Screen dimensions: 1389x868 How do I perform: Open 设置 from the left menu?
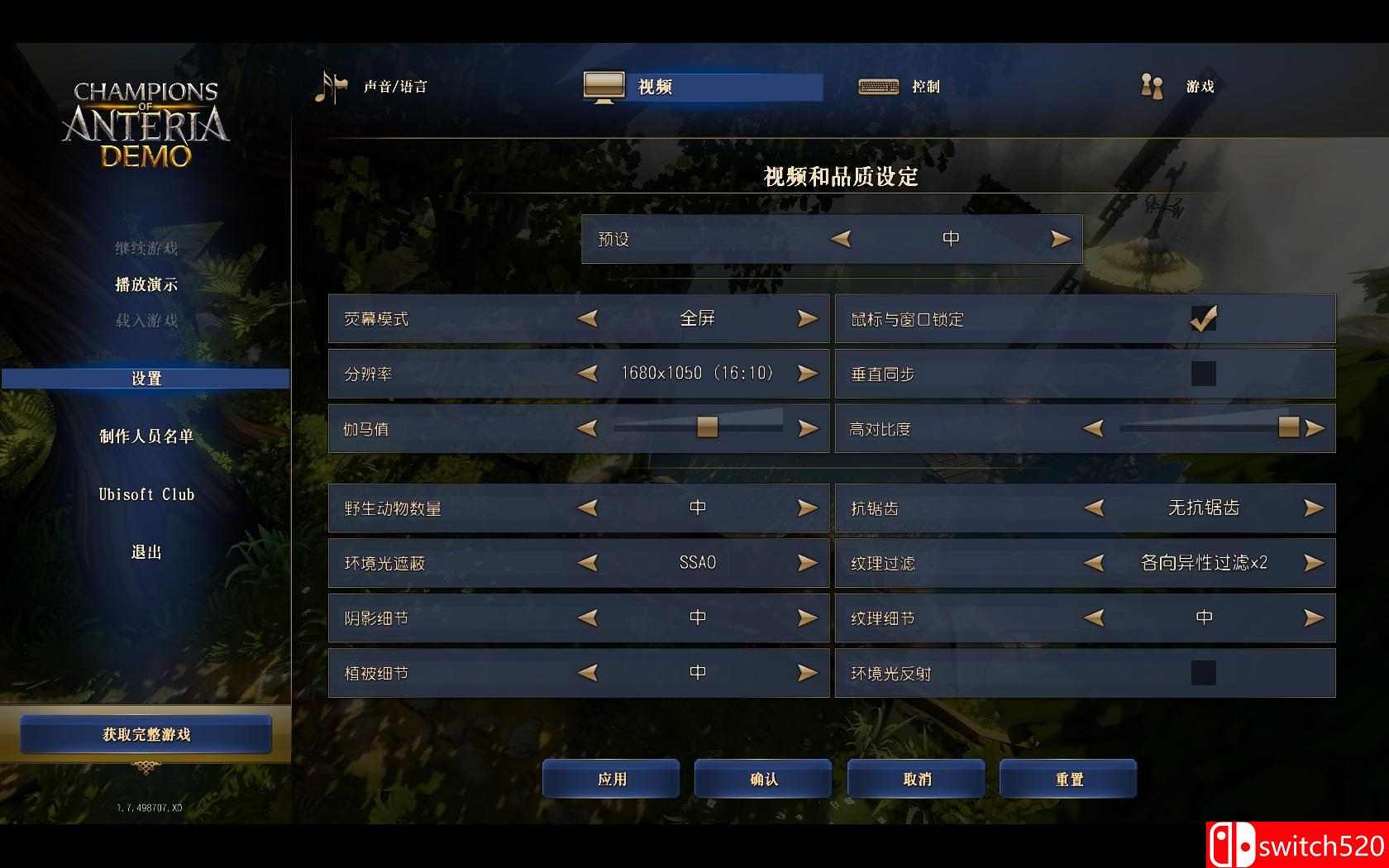click(x=146, y=378)
